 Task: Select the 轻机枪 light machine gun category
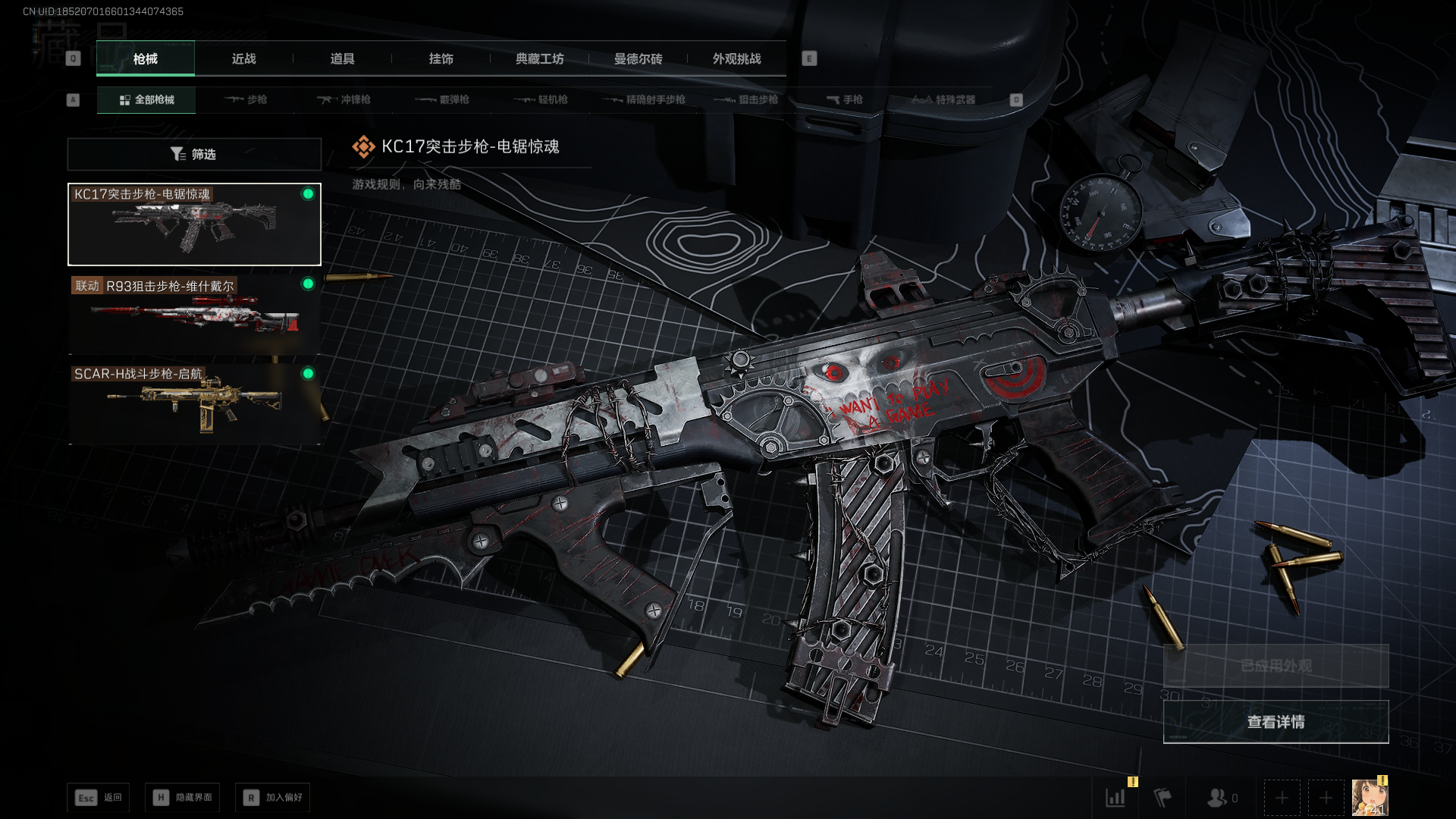(541, 100)
